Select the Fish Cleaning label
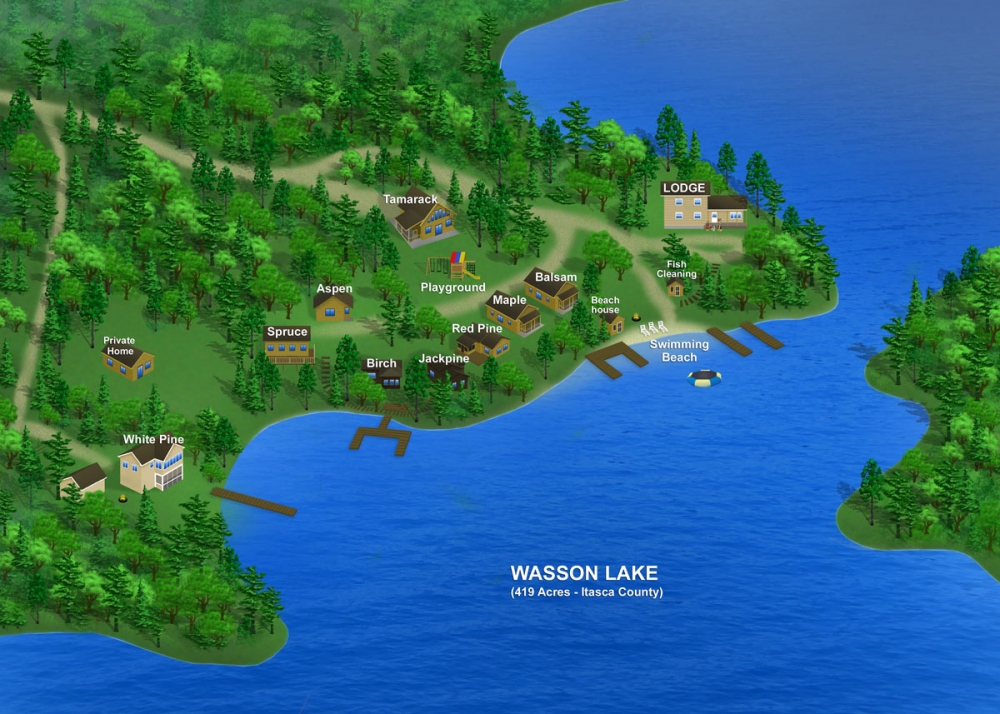Image resolution: width=1000 pixels, height=714 pixels. pos(676,269)
